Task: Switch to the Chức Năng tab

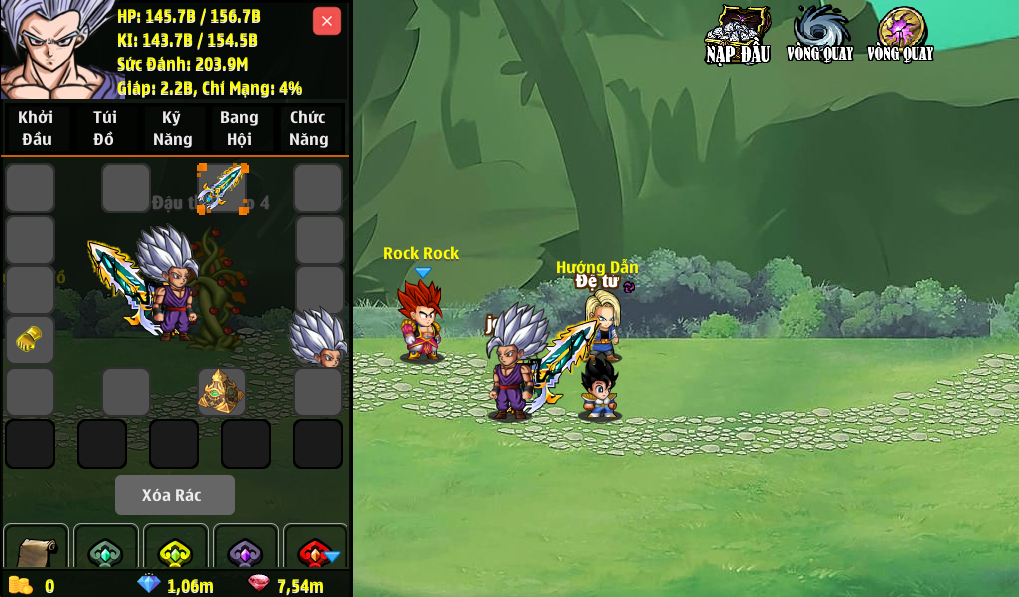Action: (308, 128)
